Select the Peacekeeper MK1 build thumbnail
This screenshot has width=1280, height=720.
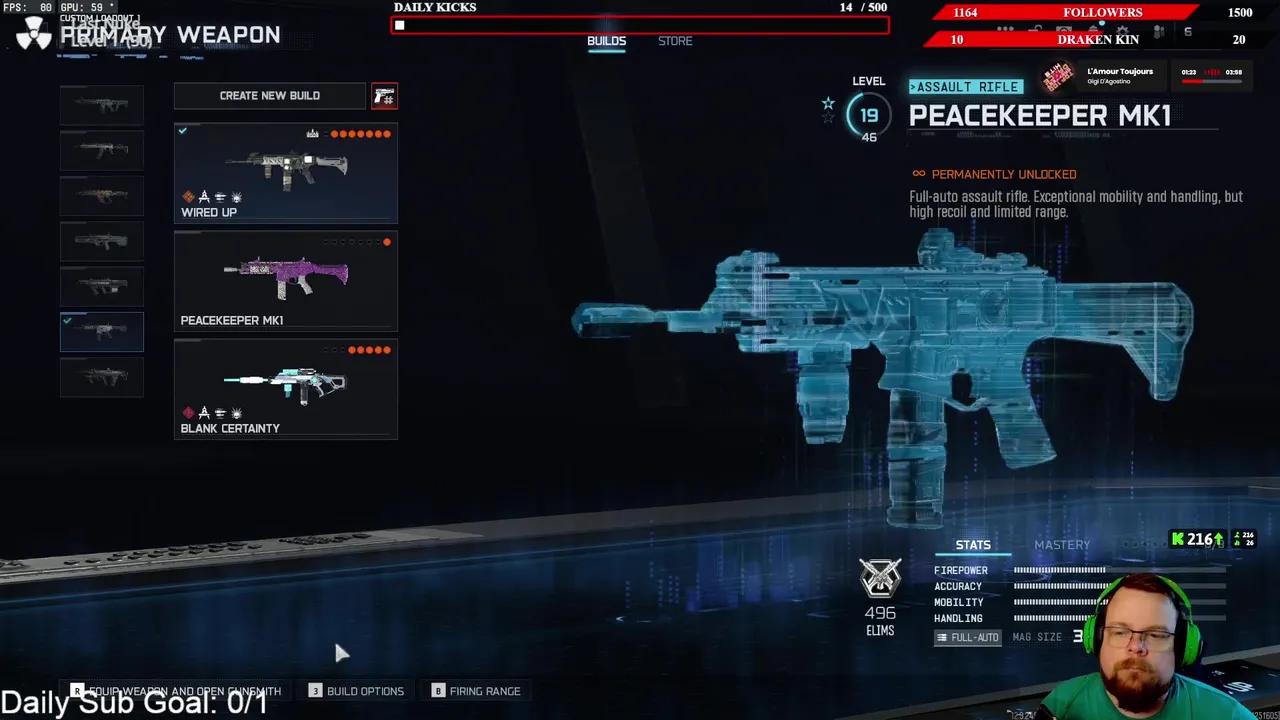(285, 280)
